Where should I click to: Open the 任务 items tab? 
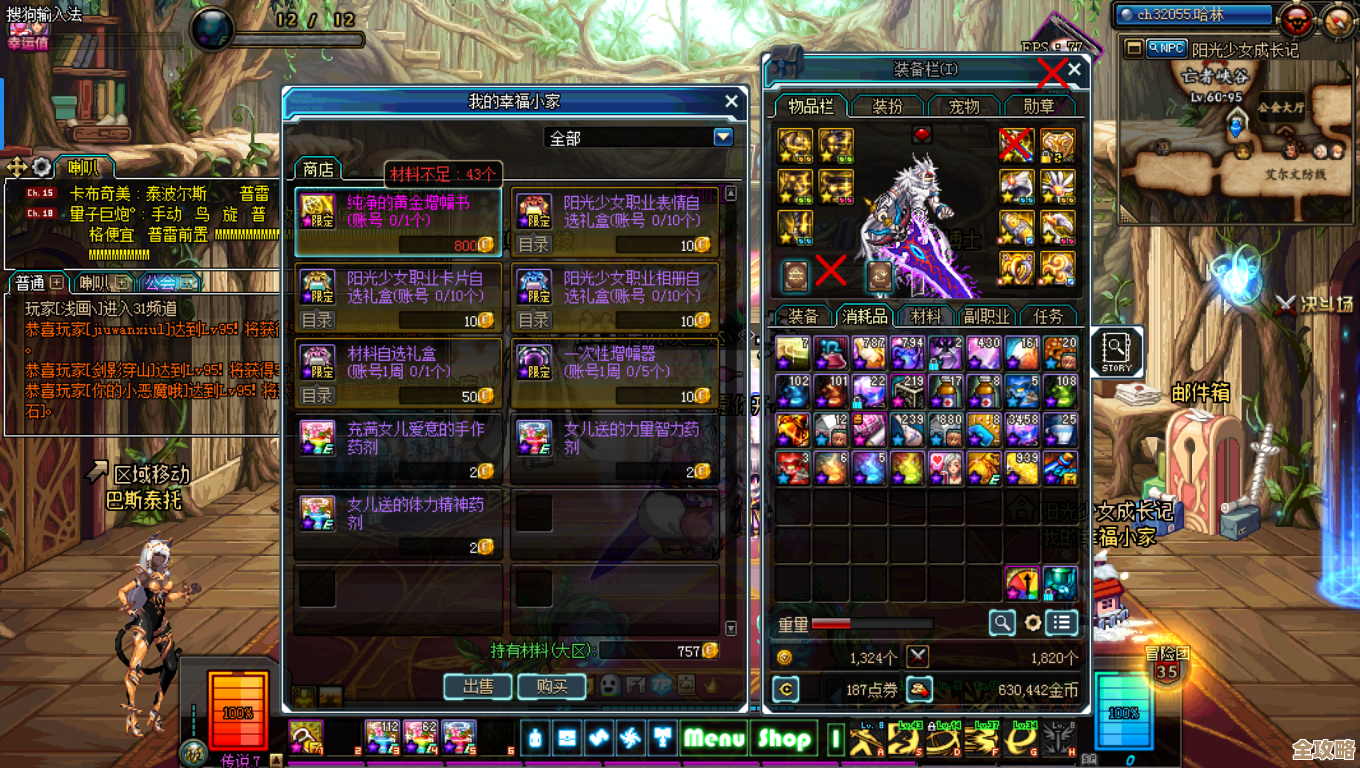(x=1048, y=316)
